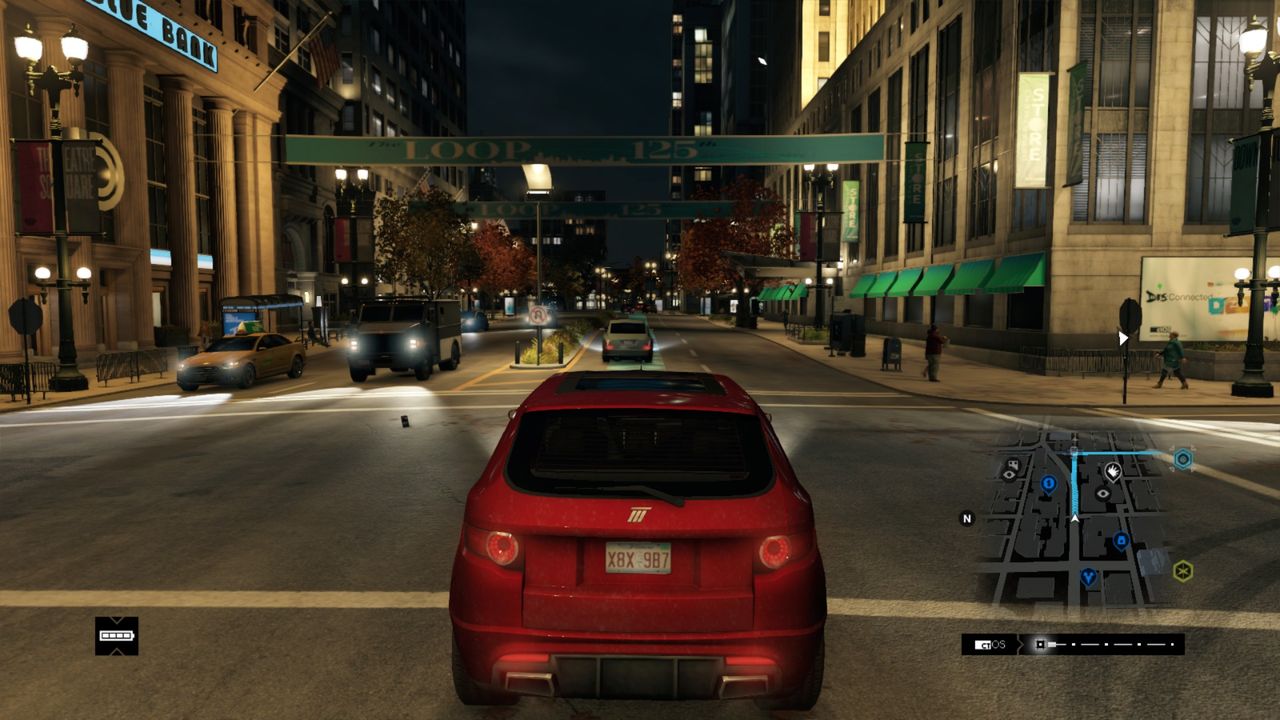Viewport: 1280px width, 720px height.
Task: Click the white player arrow on minimap
Action: (1075, 517)
